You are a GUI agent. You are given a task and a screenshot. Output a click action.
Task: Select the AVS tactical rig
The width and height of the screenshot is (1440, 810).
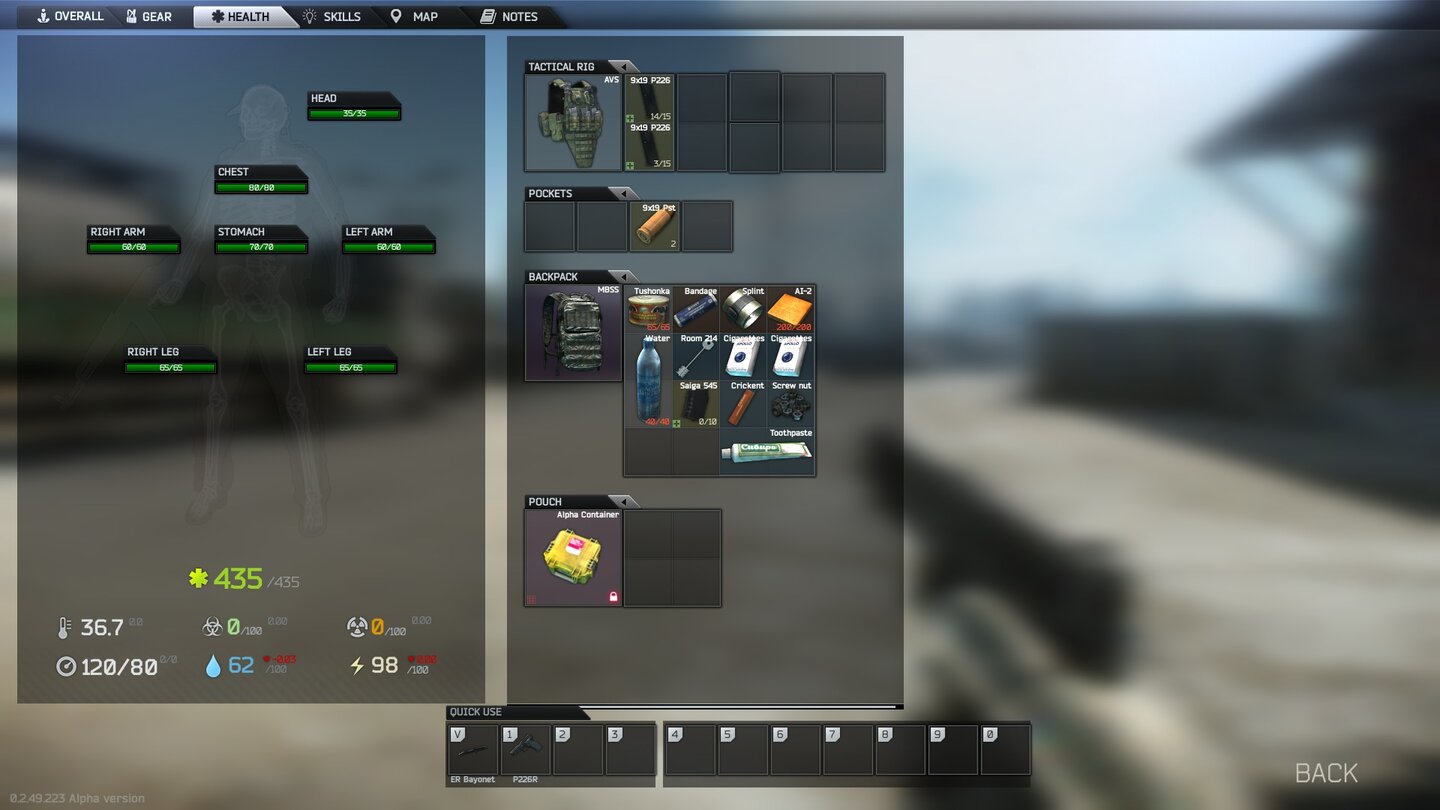point(572,120)
